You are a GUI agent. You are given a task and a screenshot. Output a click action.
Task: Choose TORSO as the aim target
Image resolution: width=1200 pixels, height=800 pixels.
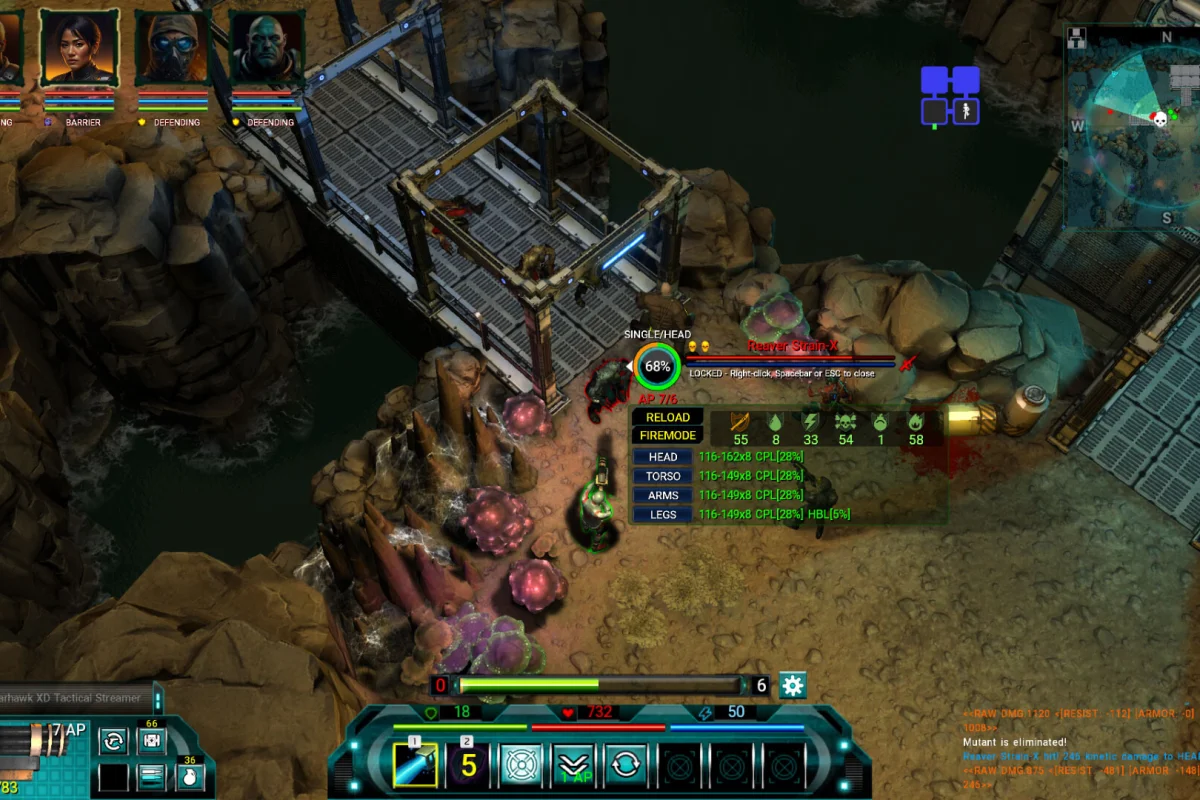[x=662, y=476]
